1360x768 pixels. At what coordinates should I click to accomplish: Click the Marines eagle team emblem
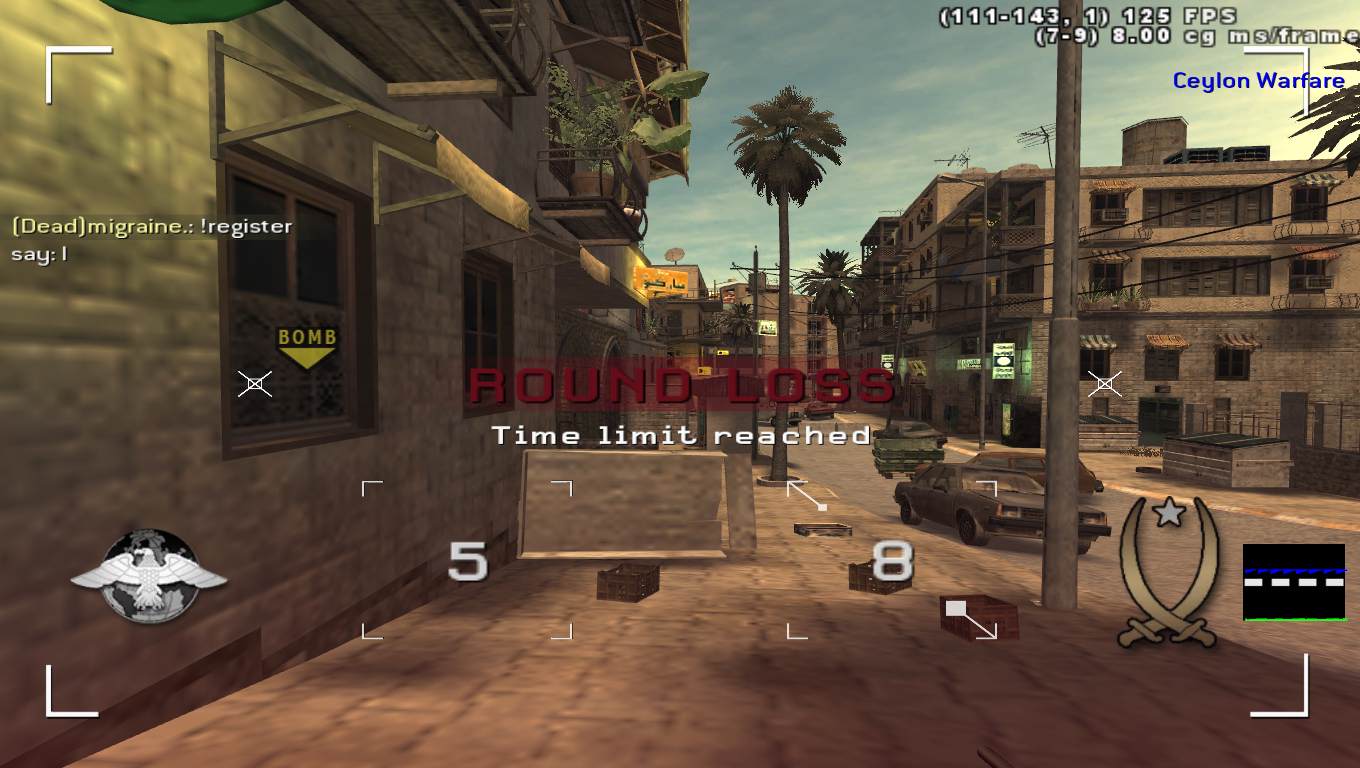click(x=148, y=577)
